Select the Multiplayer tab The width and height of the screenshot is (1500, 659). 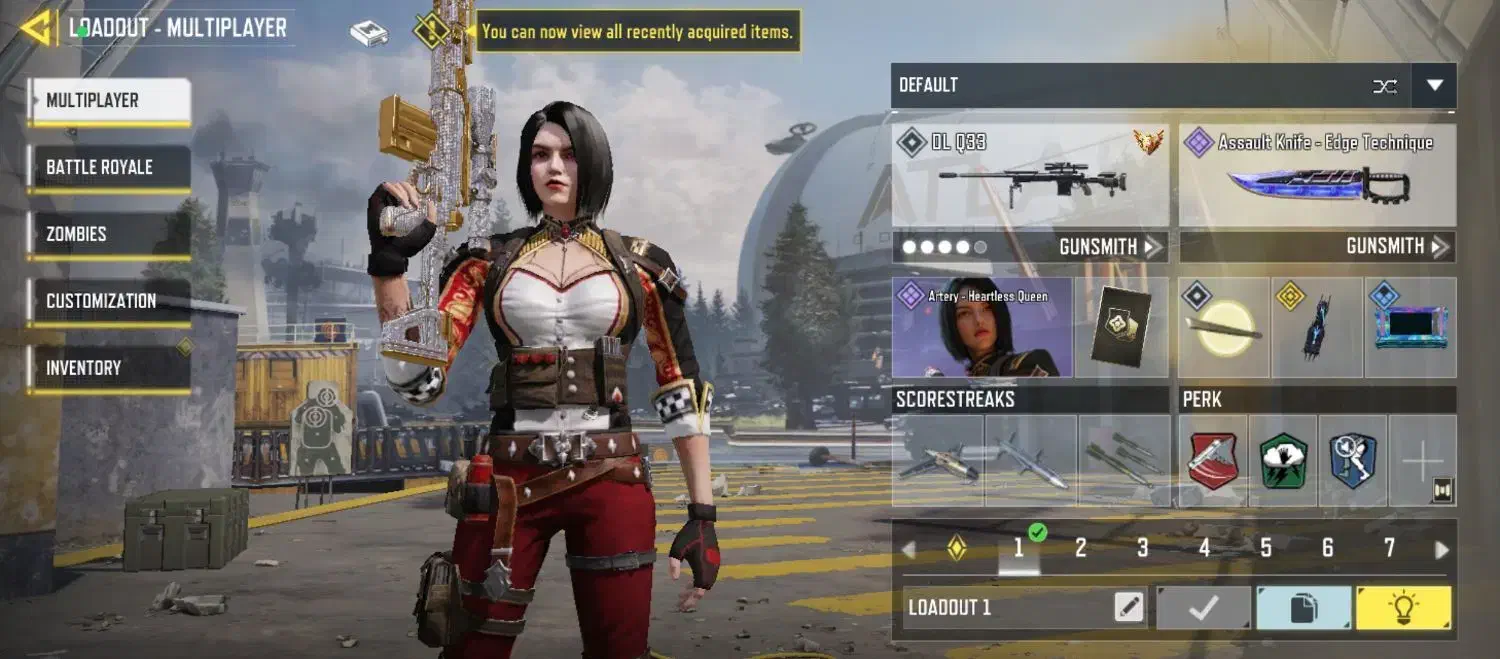108,100
